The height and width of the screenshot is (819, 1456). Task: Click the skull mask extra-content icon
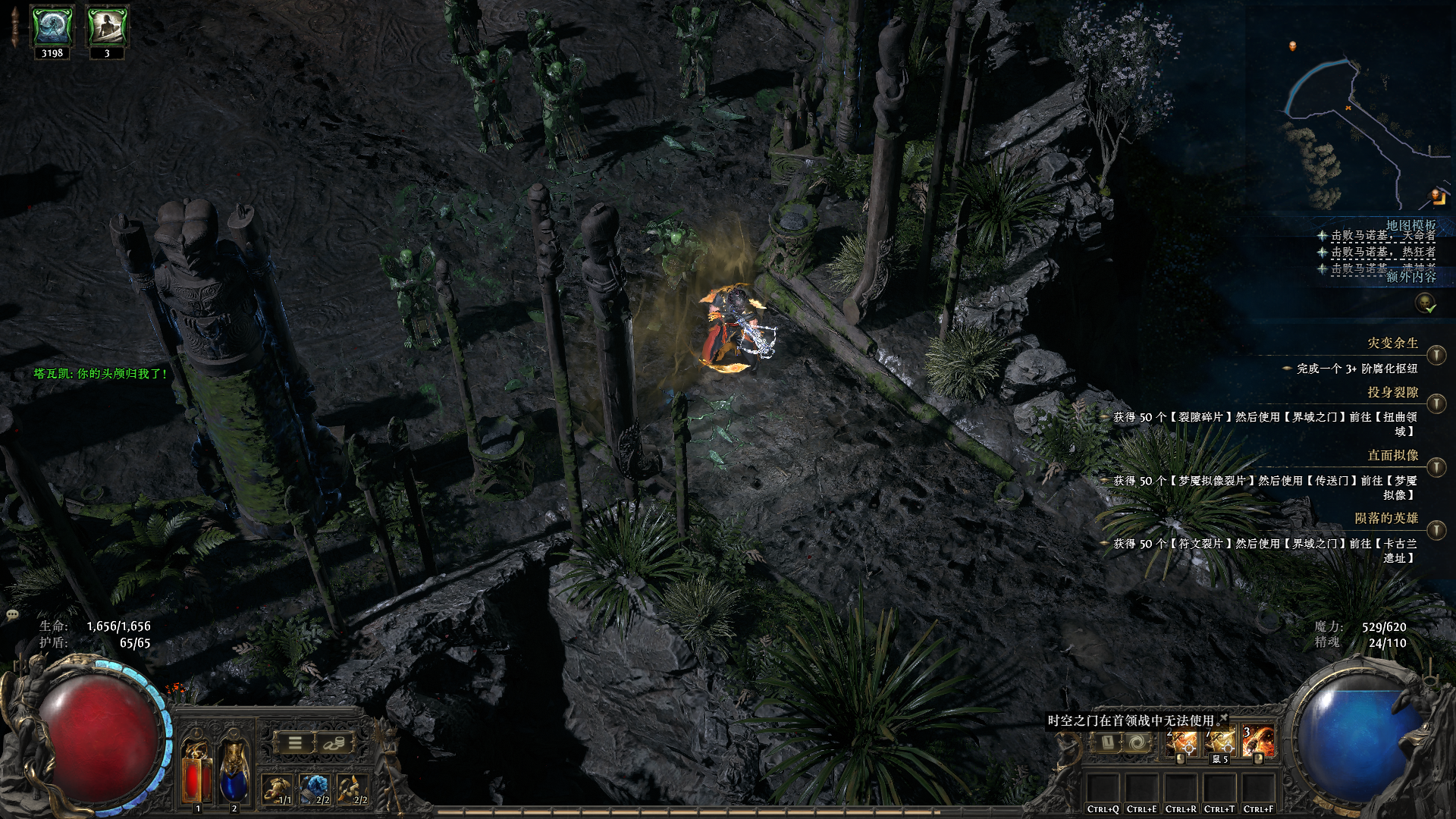1425,303
